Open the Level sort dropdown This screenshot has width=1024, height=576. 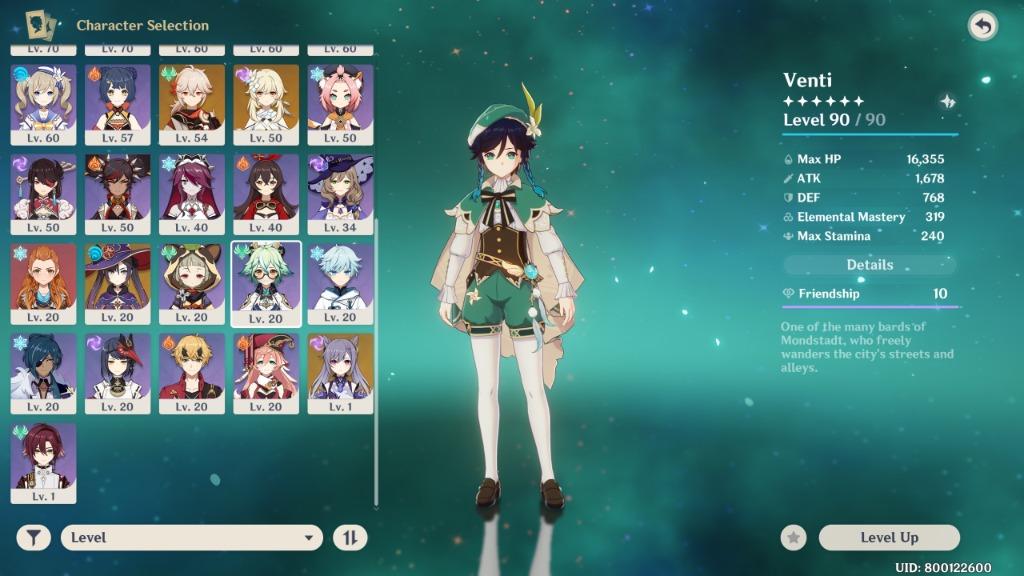[191, 538]
